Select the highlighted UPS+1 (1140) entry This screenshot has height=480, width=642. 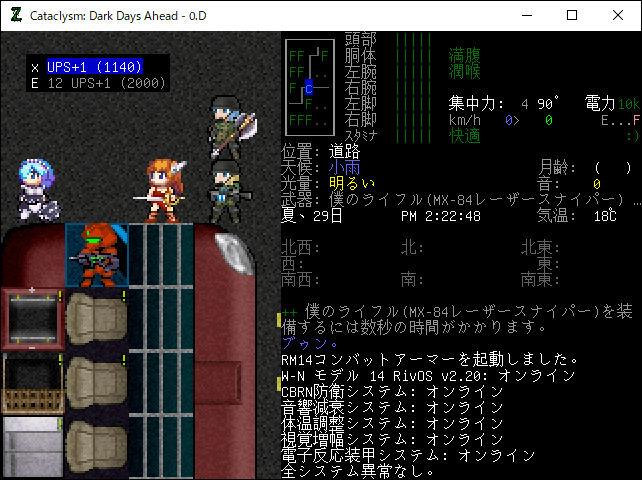coord(95,67)
